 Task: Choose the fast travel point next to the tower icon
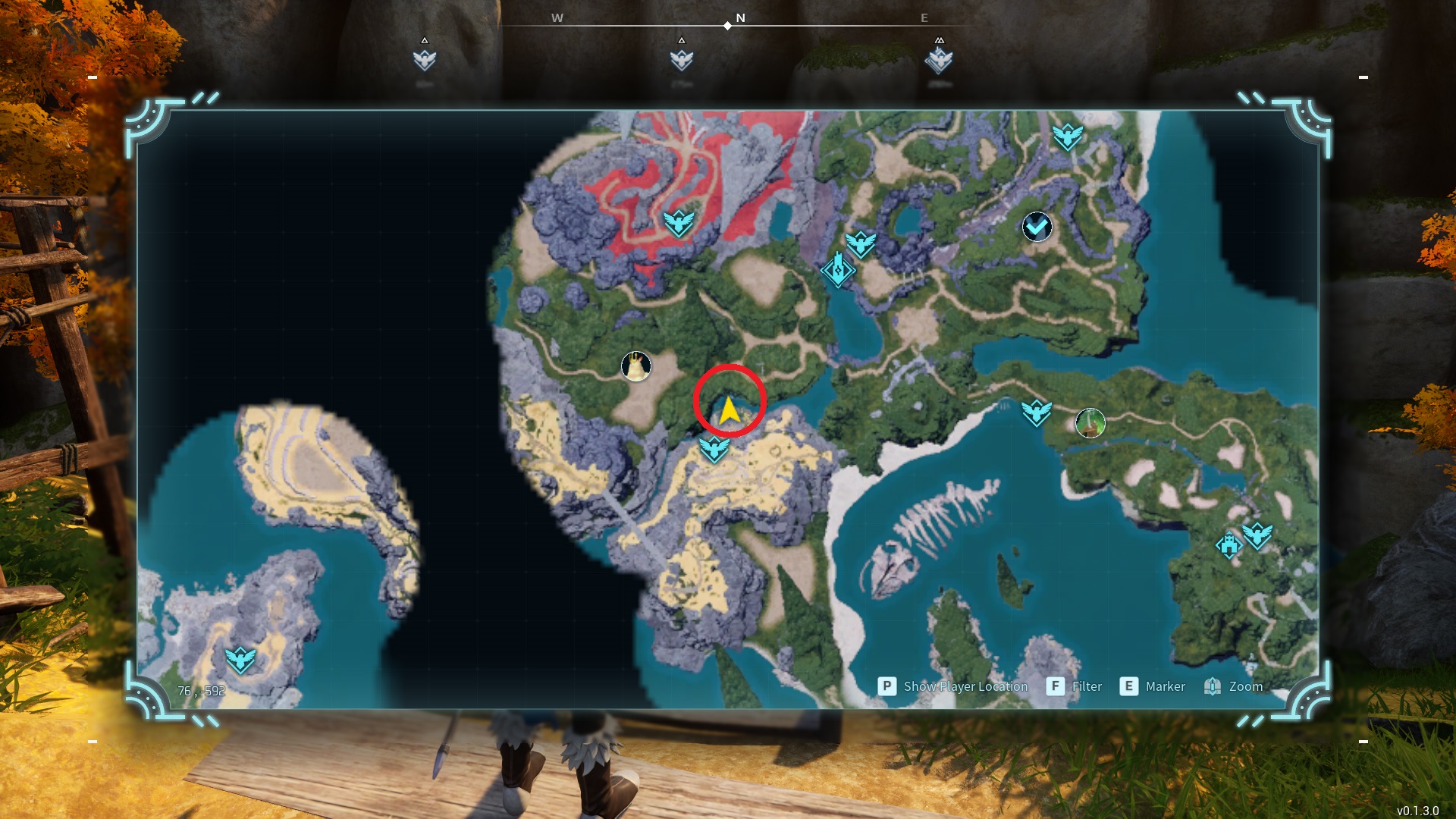click(861, 244)
